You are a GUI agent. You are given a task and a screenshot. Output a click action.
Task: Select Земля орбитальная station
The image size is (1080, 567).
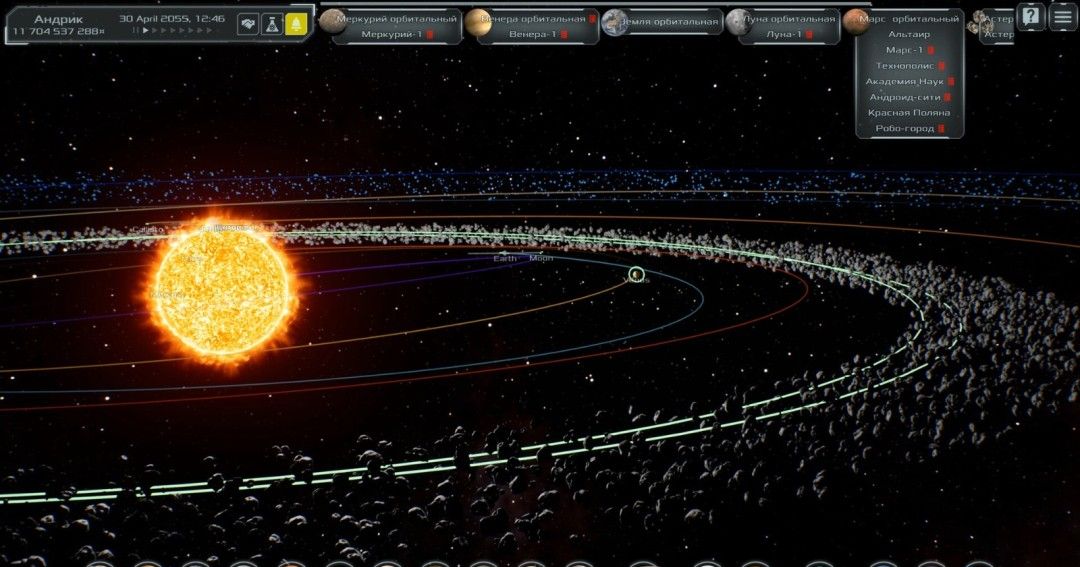pyautogui.click(x=668, y=21)
